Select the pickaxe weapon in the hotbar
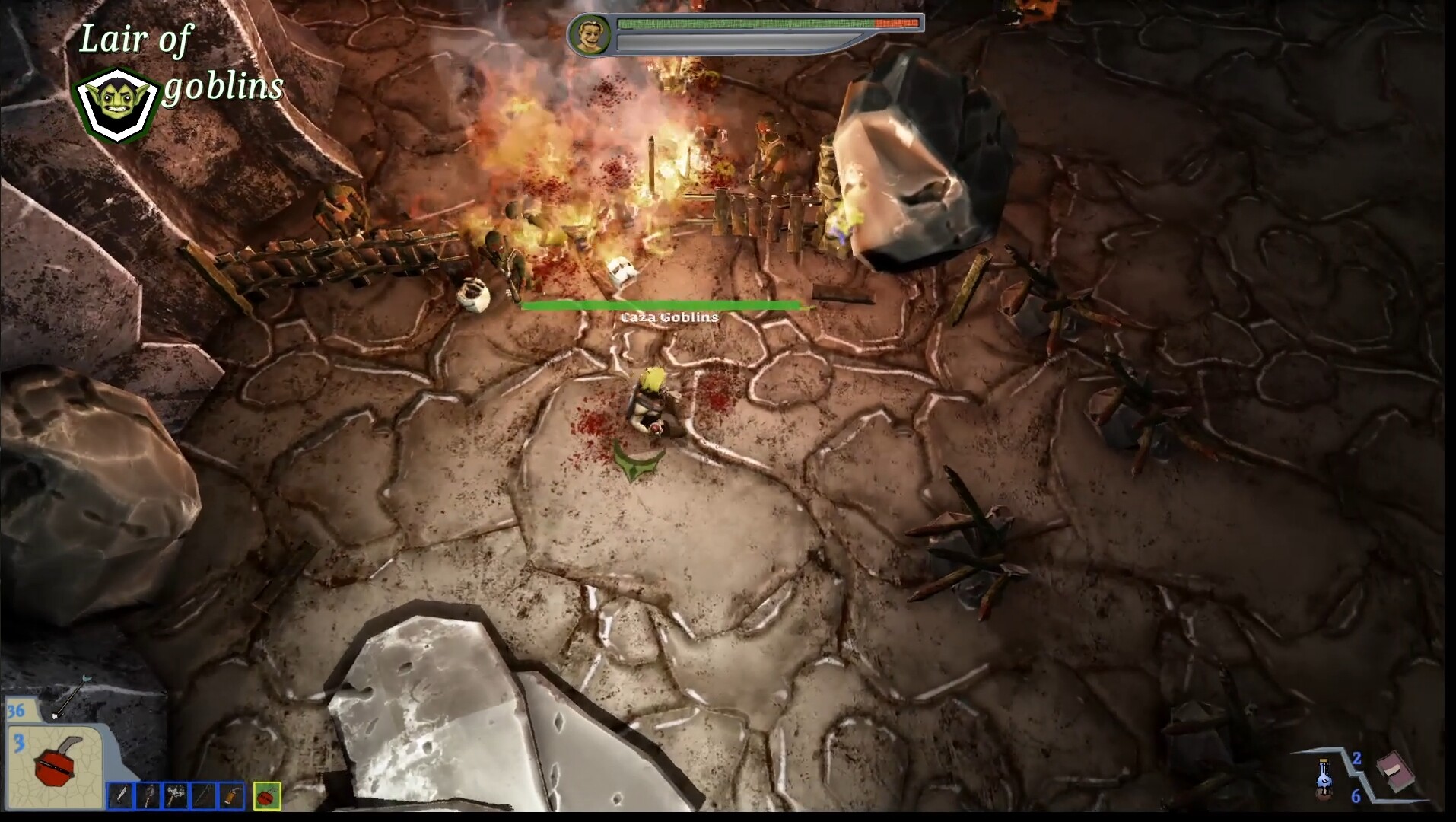Viewport: 1456px width, 822px height. 148,798
